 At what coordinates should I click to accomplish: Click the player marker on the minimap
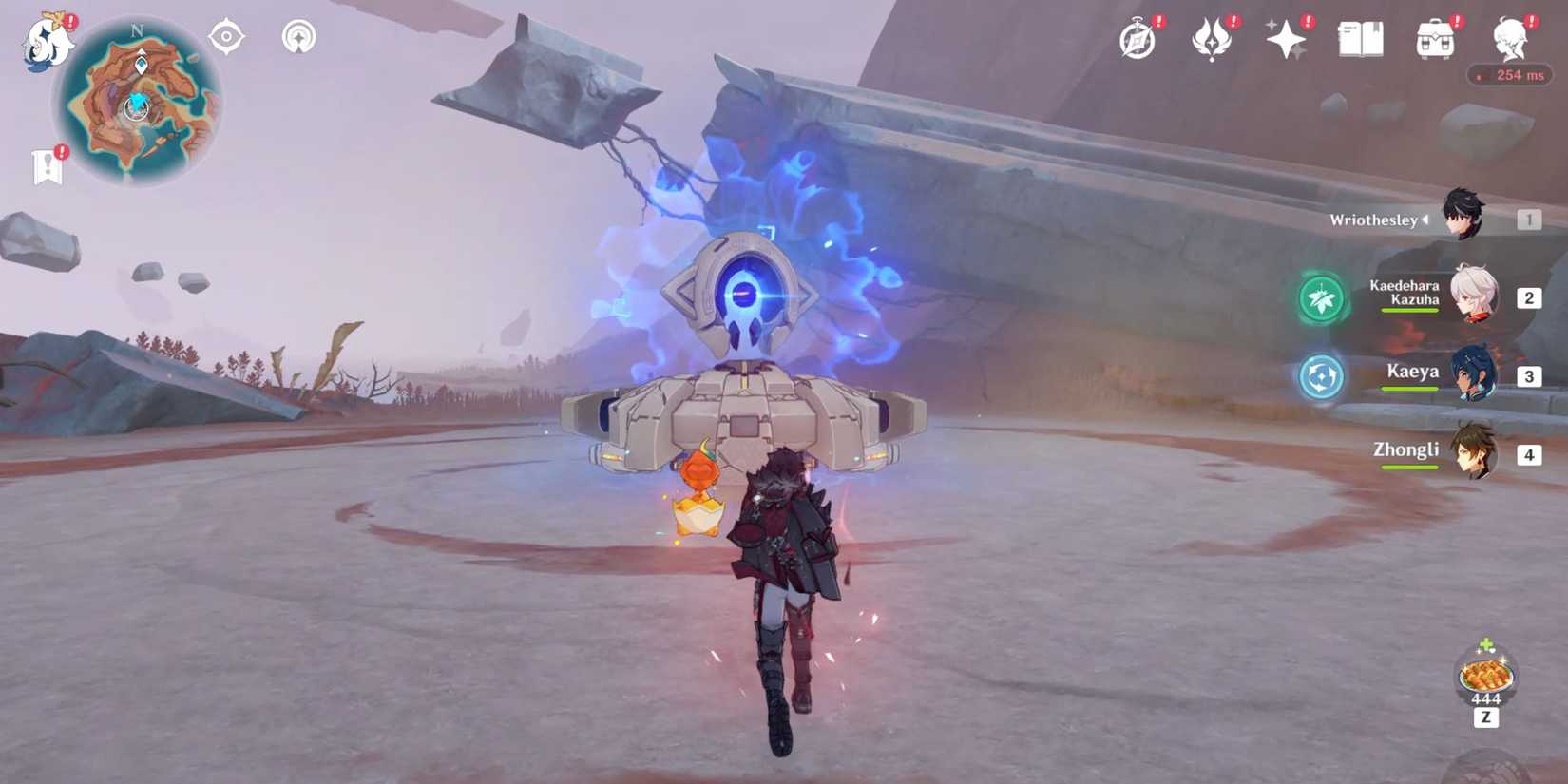pyautogui.click(x=136, y=109)
